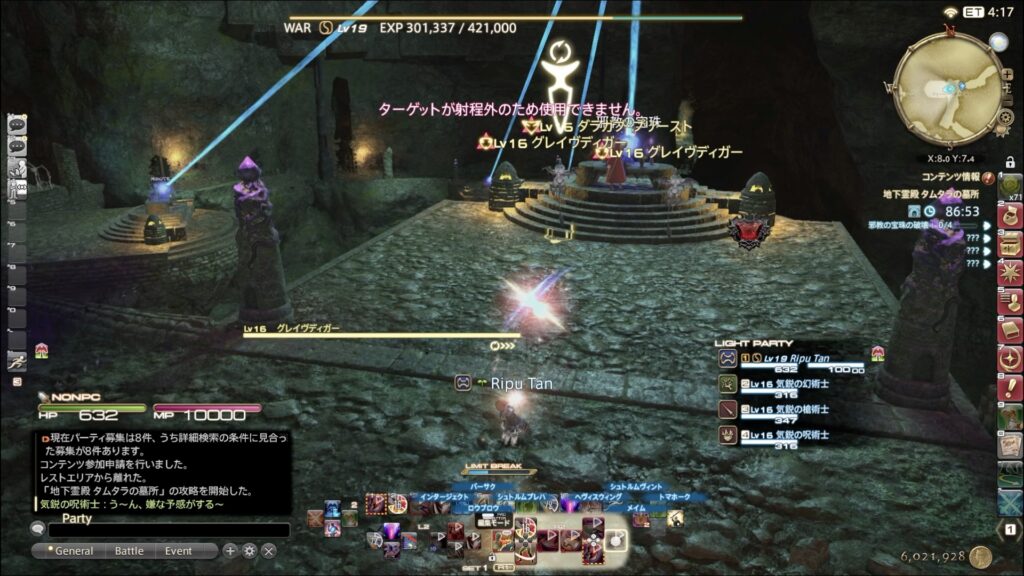The height and width of the screenshot is (576, 1024).
Task: Toggle the chat channel speech bubble icon
Action: tap(38, 530)
